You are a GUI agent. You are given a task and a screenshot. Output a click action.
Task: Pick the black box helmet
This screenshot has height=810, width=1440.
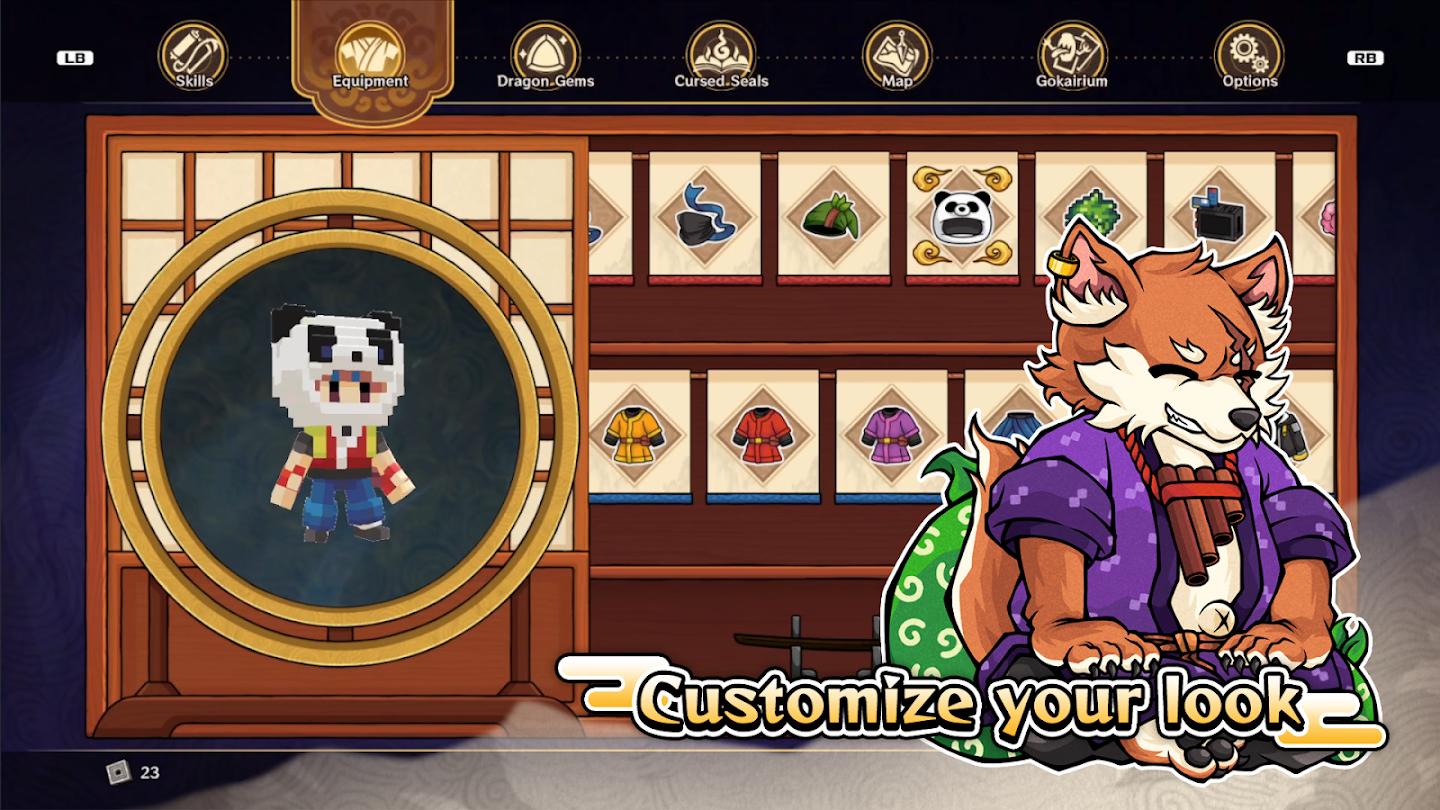point(1218,215)
